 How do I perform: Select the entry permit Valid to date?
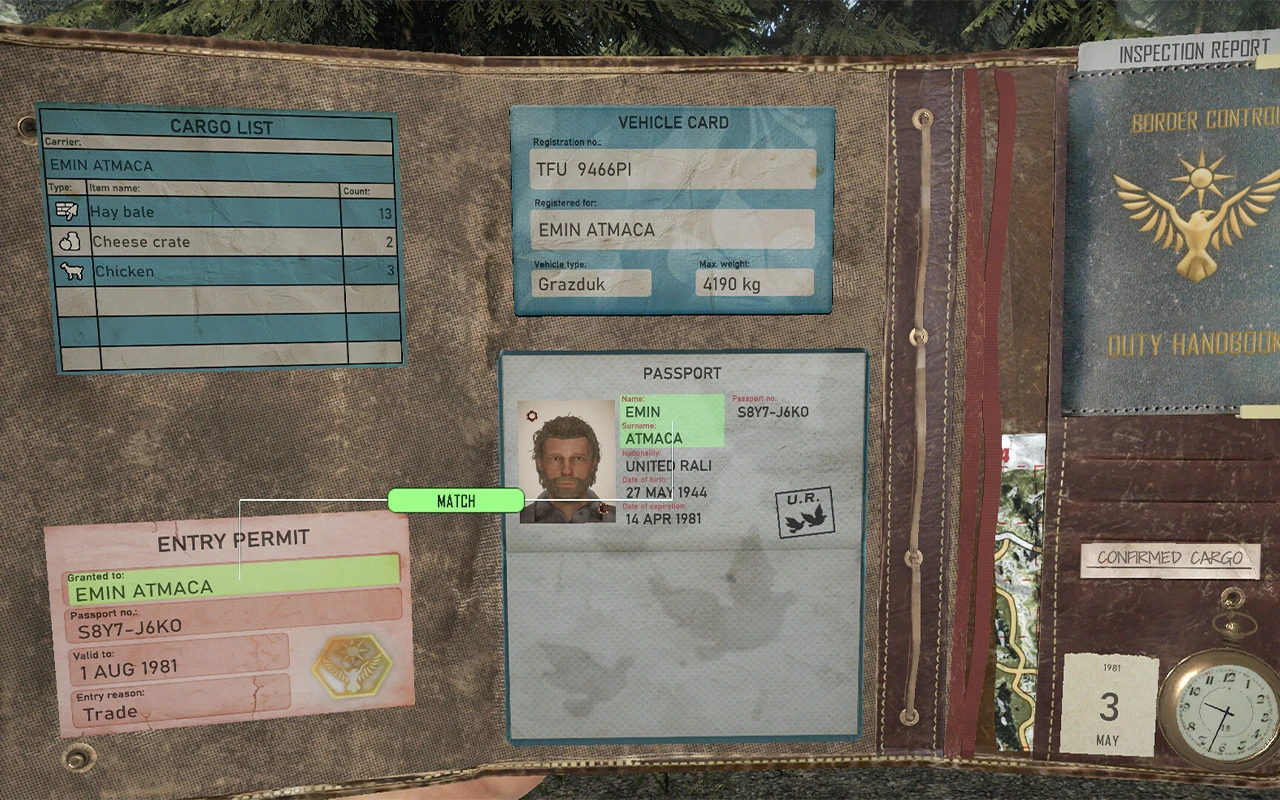(x=177, y=667)
